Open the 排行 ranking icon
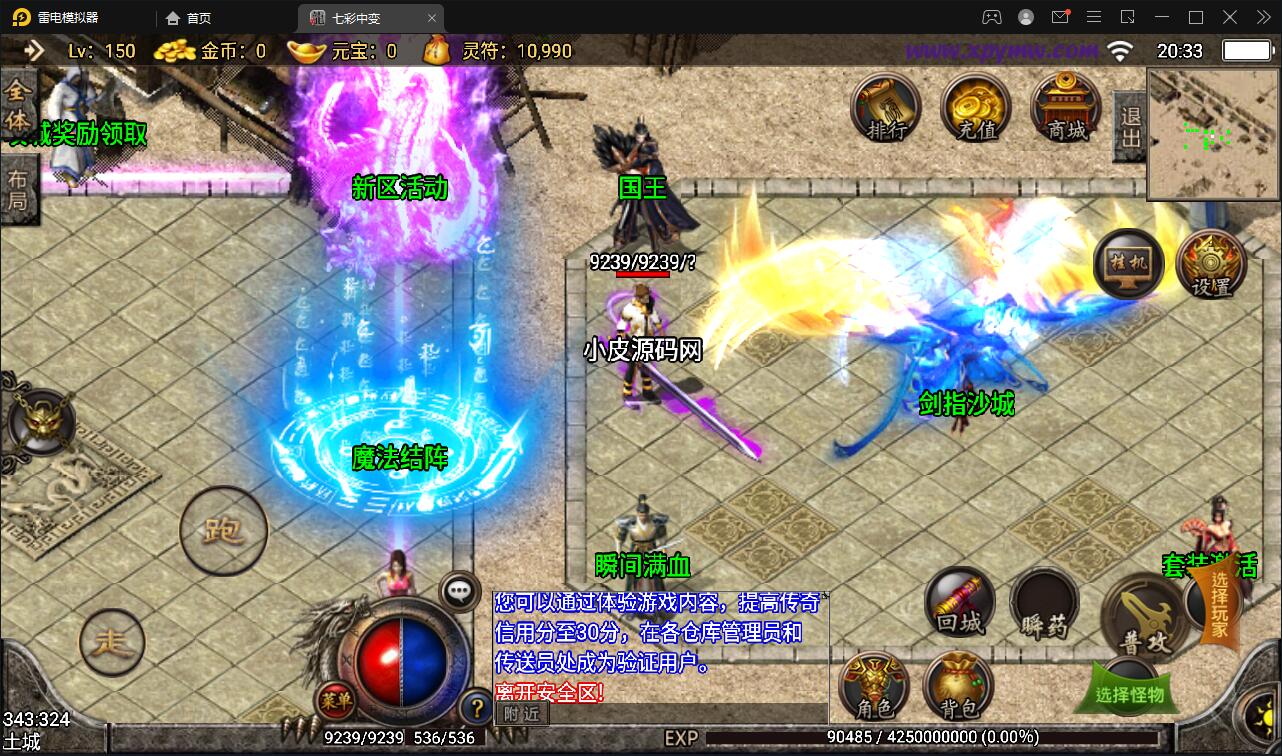This screenshot has width=1282, height=756. pyautogui.click(x=886, y=108)
